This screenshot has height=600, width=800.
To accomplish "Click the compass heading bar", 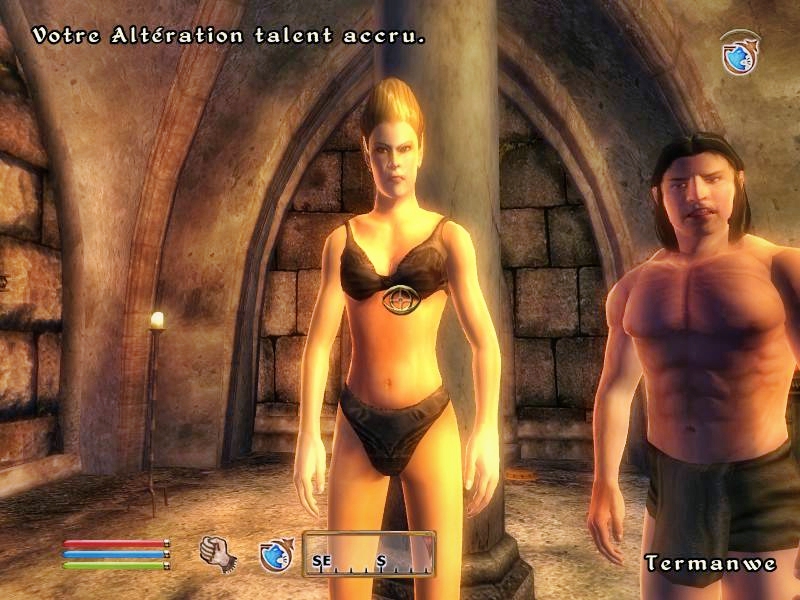I will tap(369, 556).
